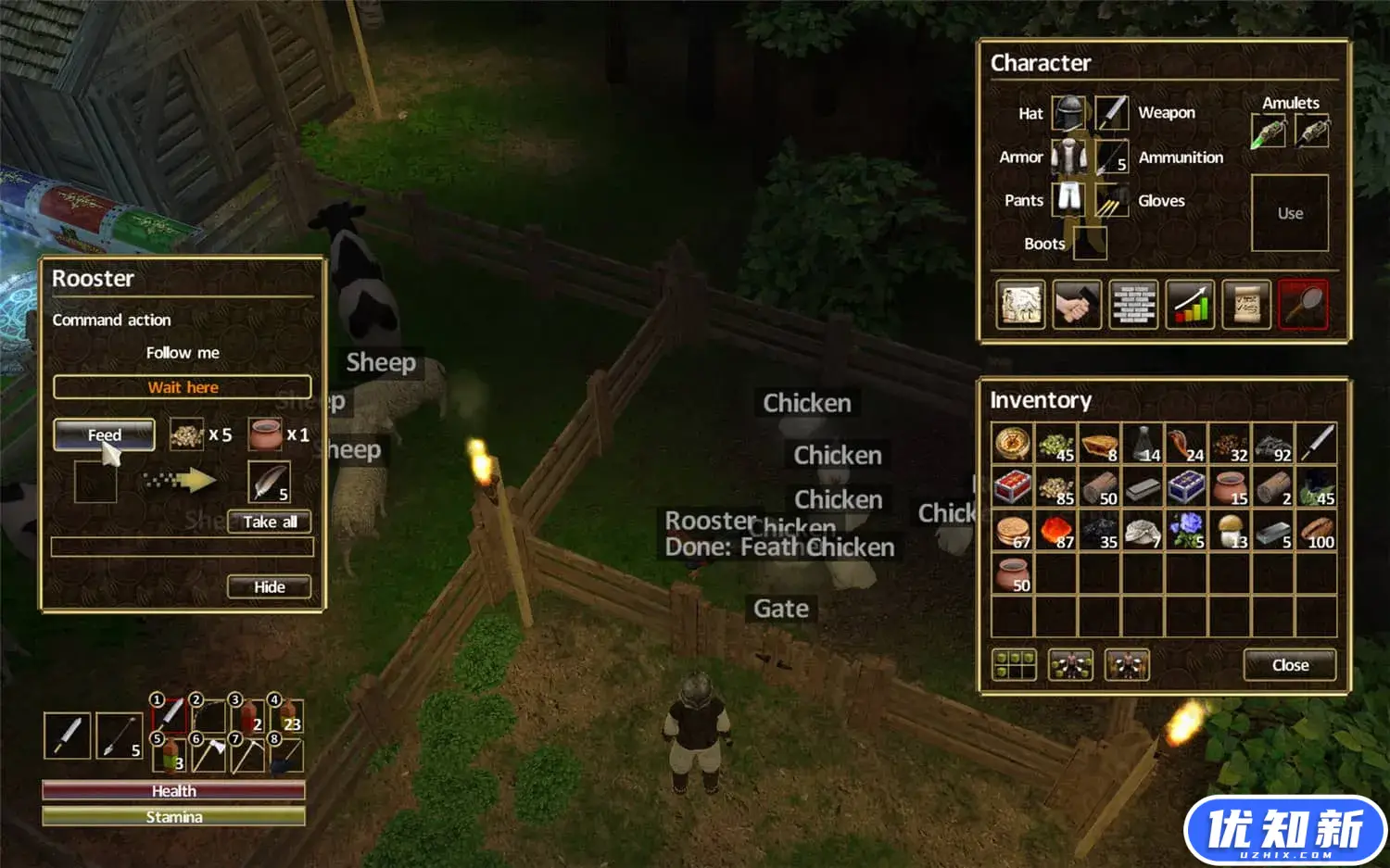1390x868 pixels.
Task: Hide the Rooster panel
Action: pos(270,587)
